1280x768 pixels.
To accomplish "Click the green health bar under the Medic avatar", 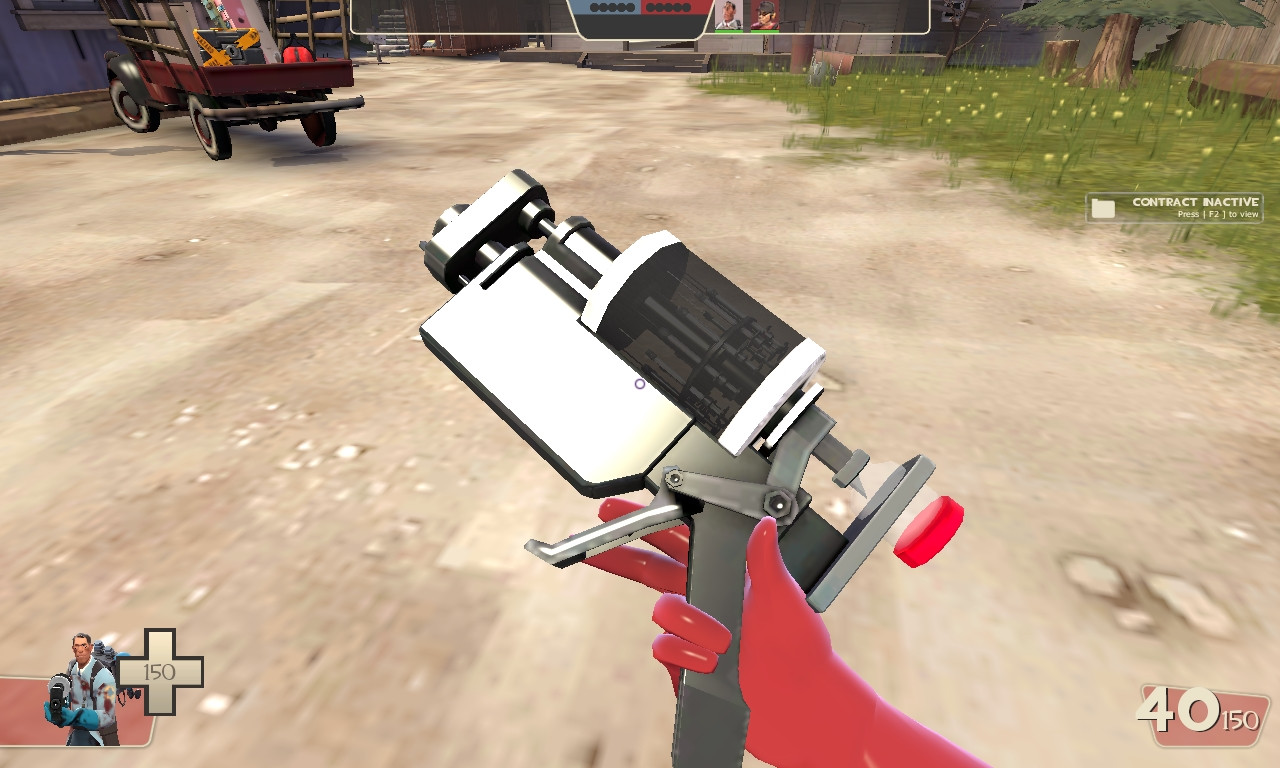I will [x=727, y=31].
